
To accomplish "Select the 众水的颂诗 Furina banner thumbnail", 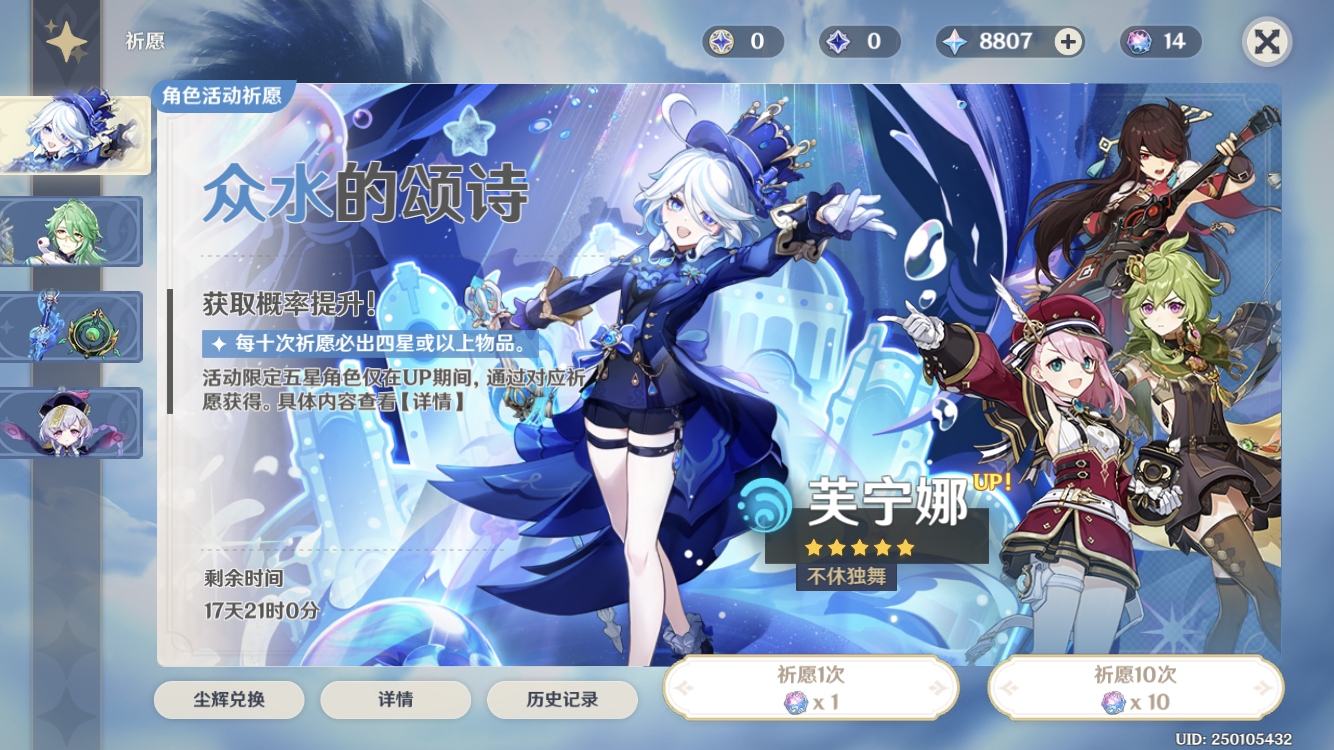I will point(72,135).
